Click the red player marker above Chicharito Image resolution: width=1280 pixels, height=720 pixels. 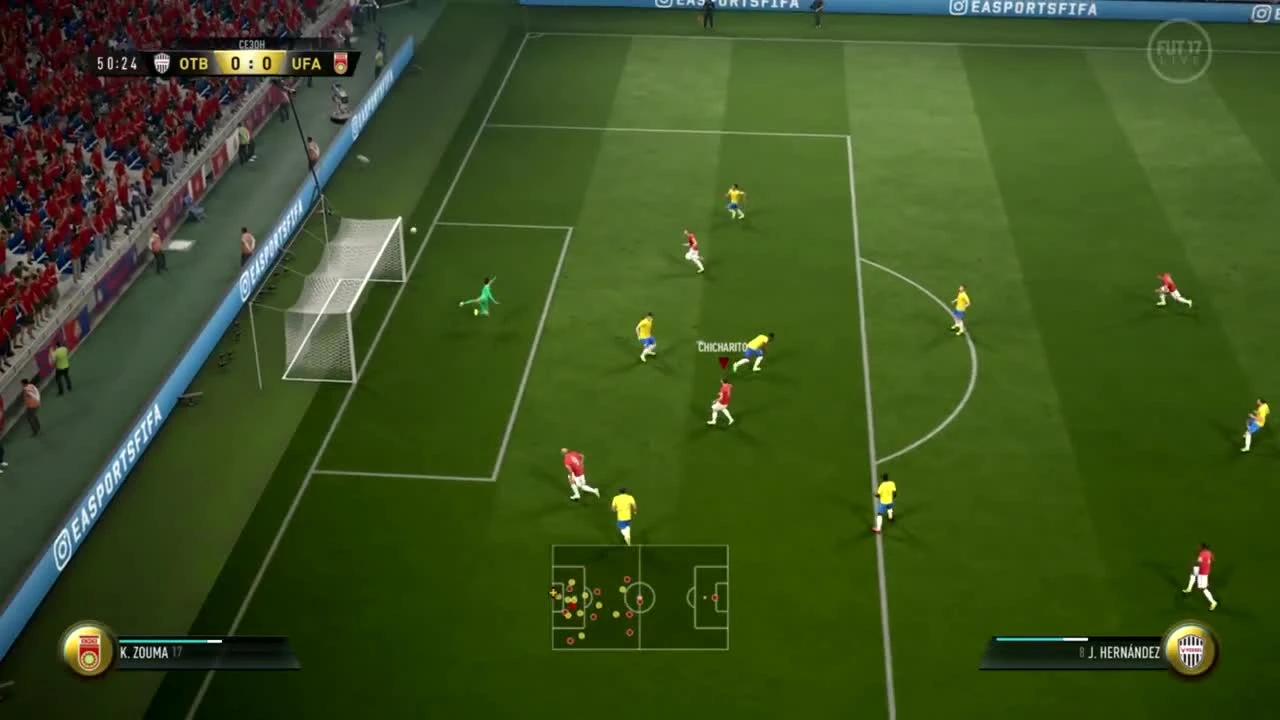(723, 364)
